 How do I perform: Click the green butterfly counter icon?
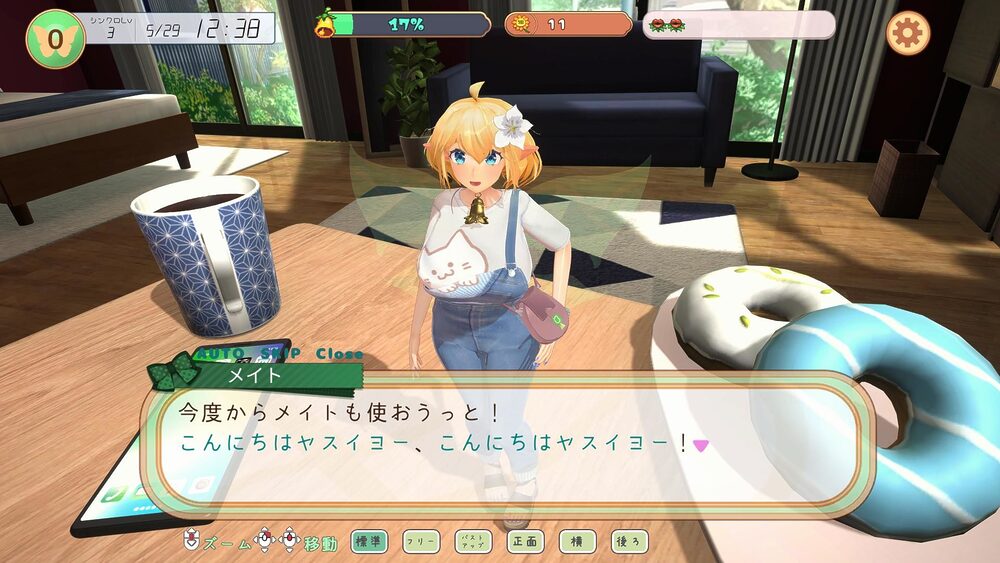coord(55,38)
